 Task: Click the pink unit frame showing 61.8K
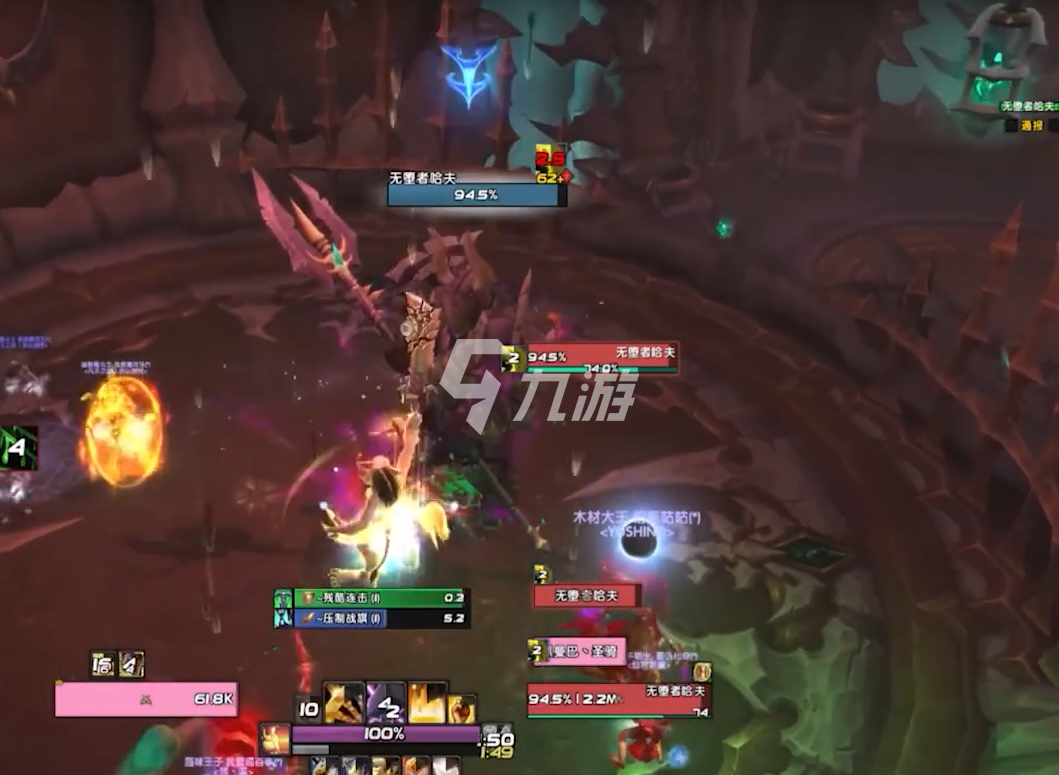pos(146,699)
